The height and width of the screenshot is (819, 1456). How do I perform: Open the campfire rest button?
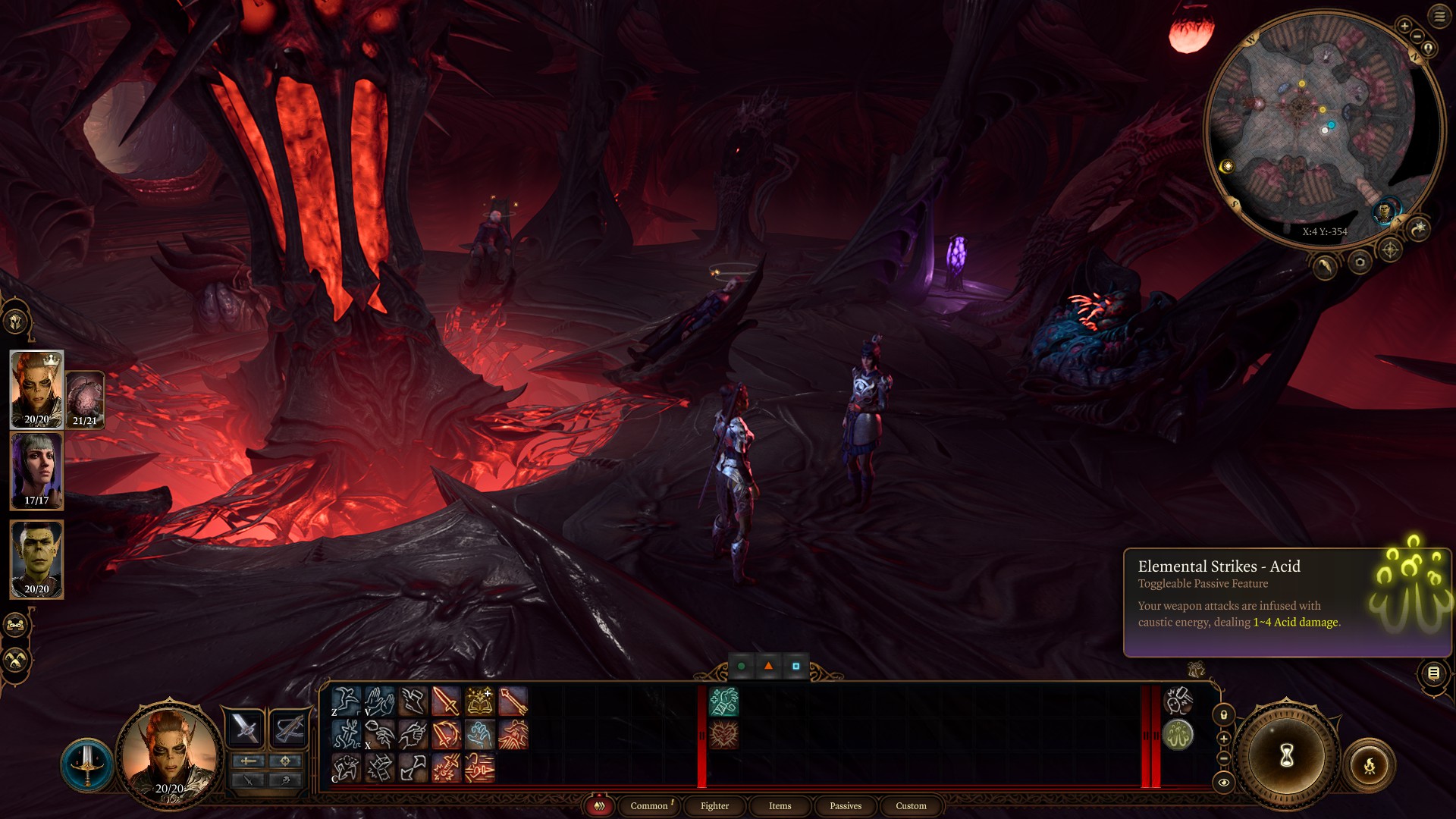(x=1369, y=766)
